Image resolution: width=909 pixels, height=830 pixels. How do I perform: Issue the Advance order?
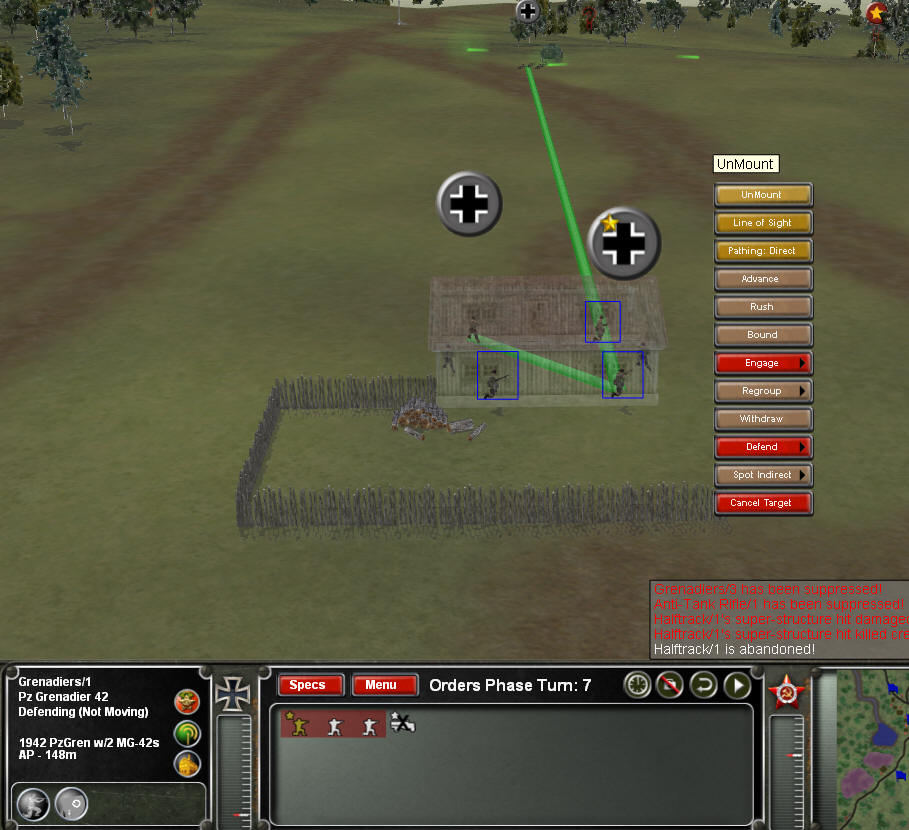[x=762, y=279]
